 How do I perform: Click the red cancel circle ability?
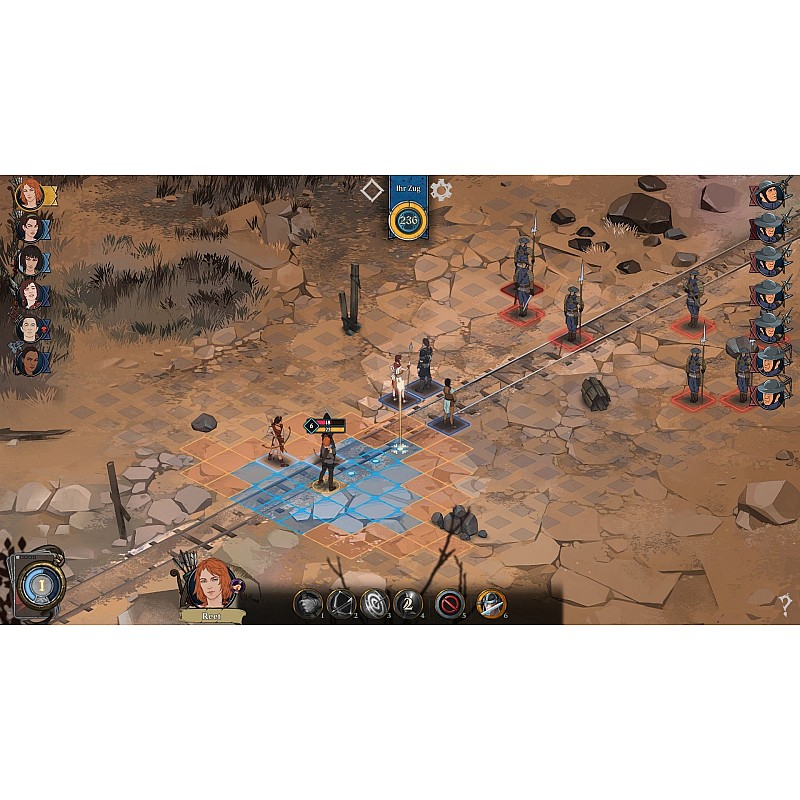pyautogui.click(x=450, y=604)
